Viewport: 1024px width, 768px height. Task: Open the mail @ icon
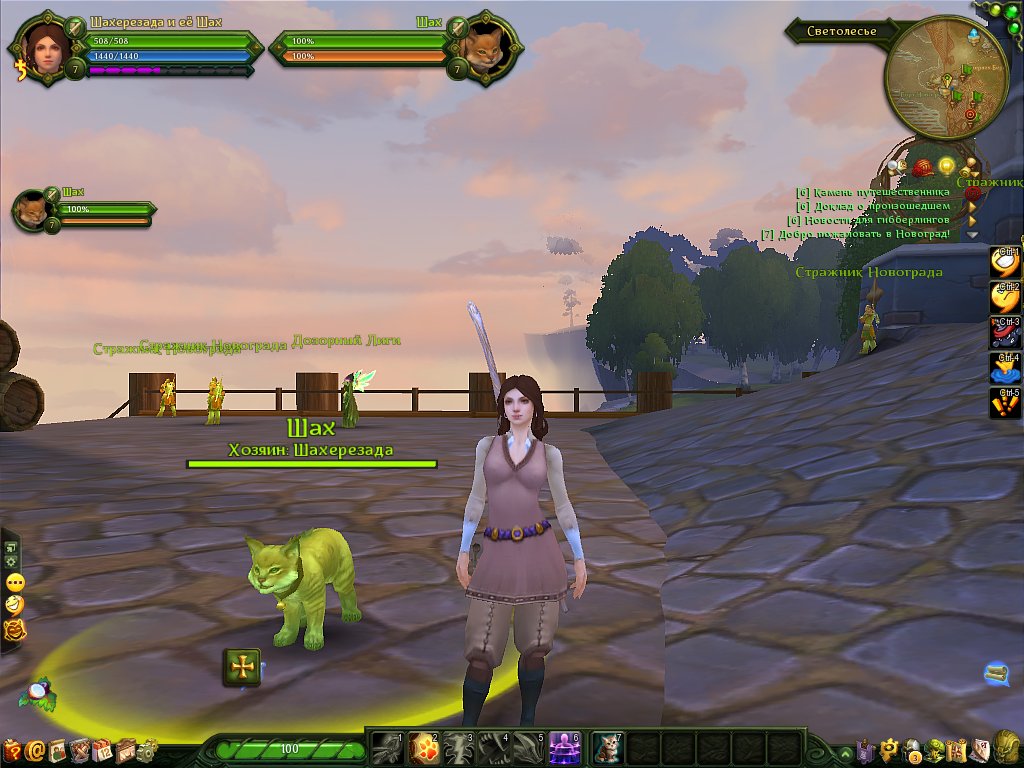[x=35, y=749]
